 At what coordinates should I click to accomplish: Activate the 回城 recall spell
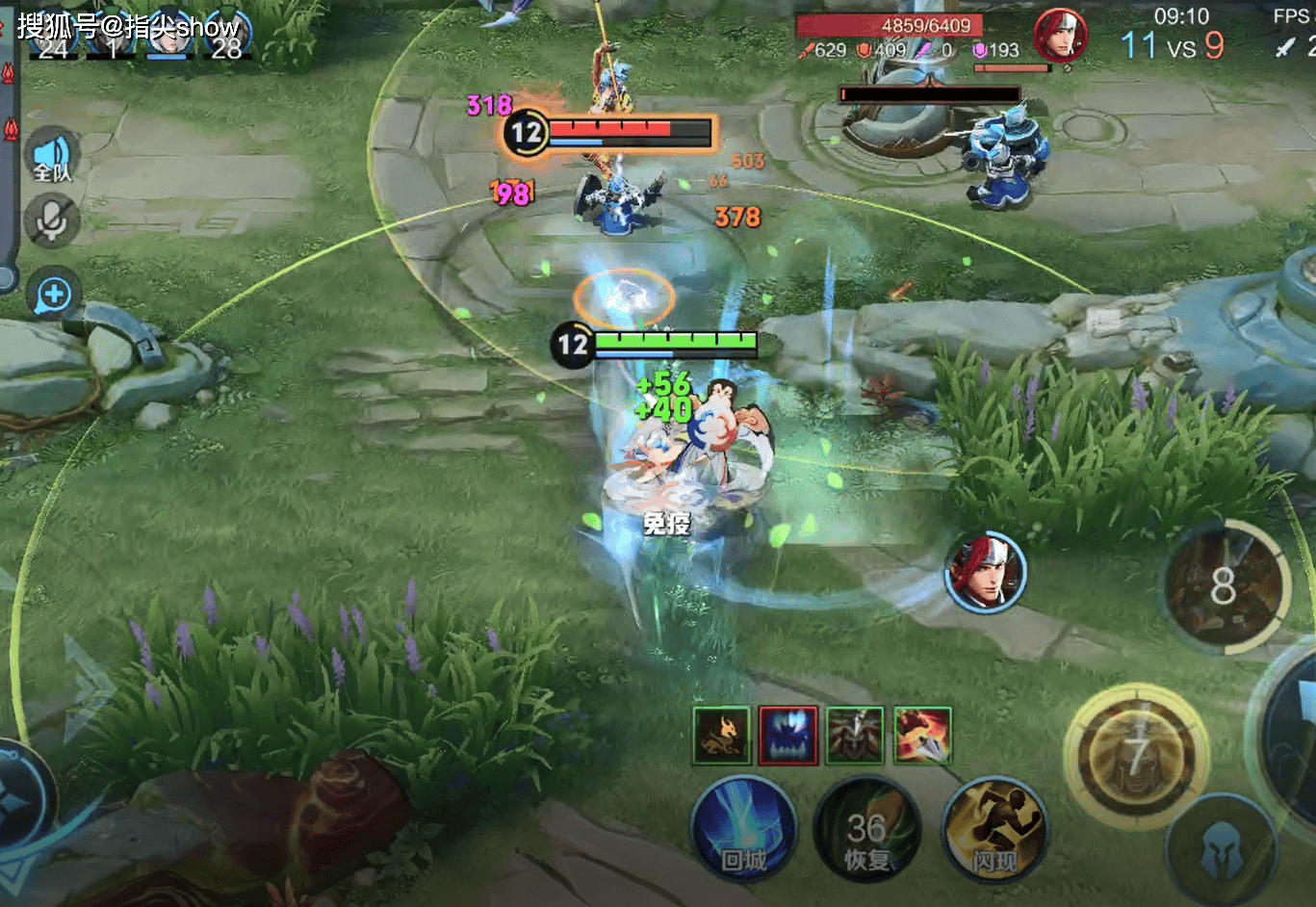pos(743,830)
